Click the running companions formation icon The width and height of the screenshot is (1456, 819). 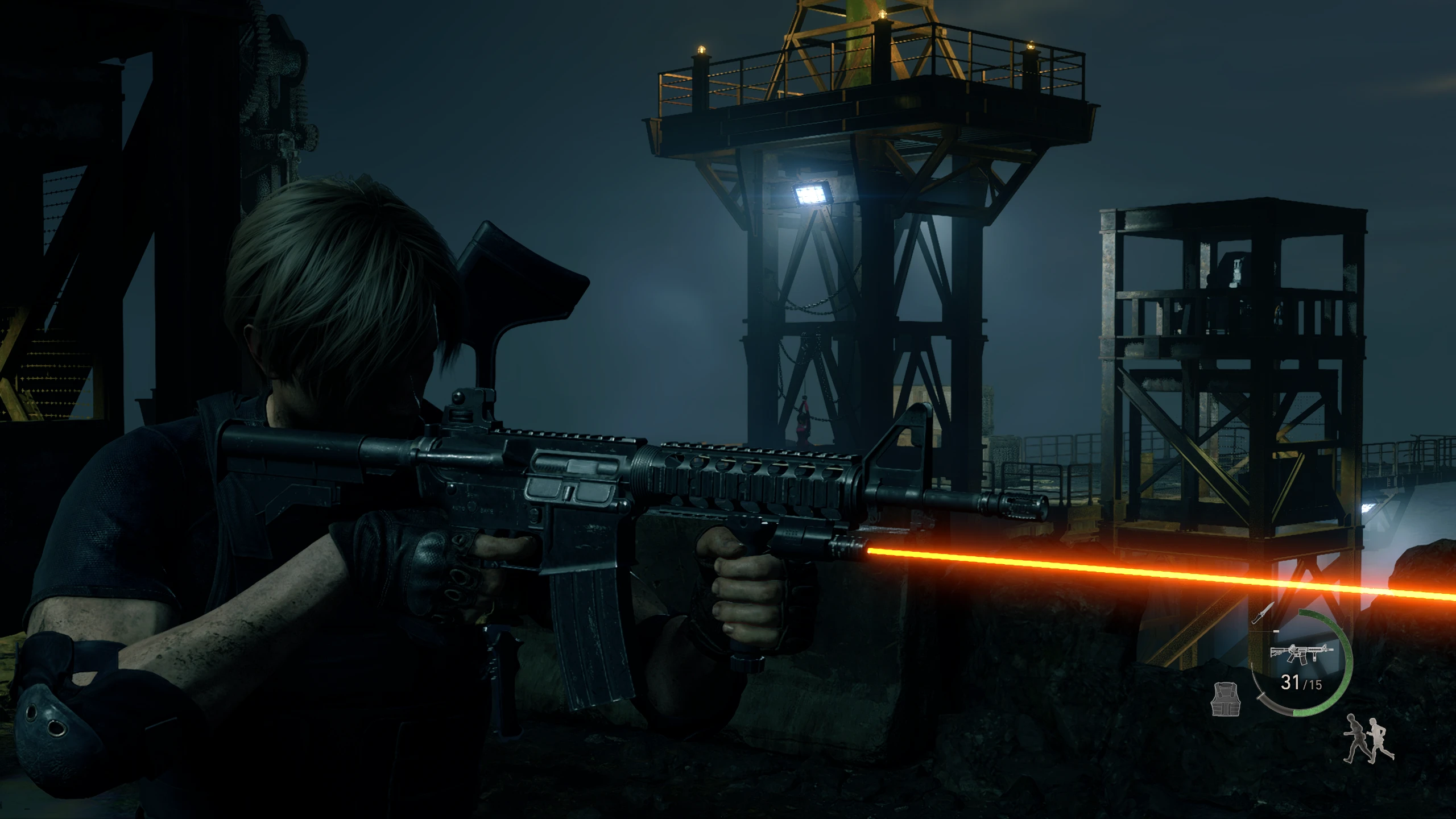pyautogui.click(x=1368, y=739)
